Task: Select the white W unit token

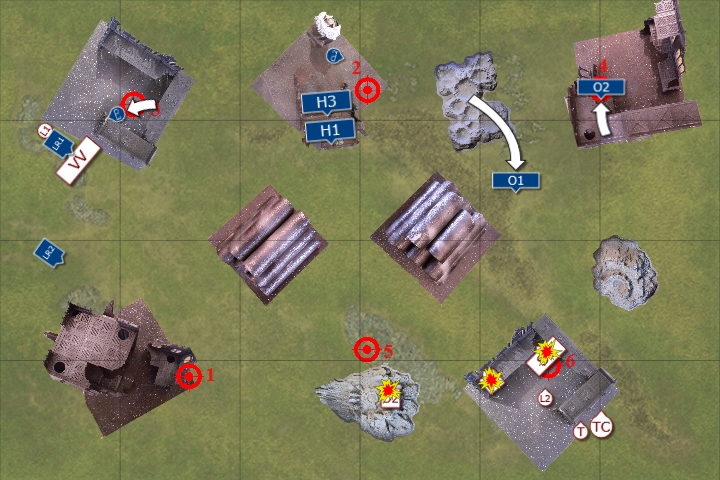Action: (x=79, y=161)
